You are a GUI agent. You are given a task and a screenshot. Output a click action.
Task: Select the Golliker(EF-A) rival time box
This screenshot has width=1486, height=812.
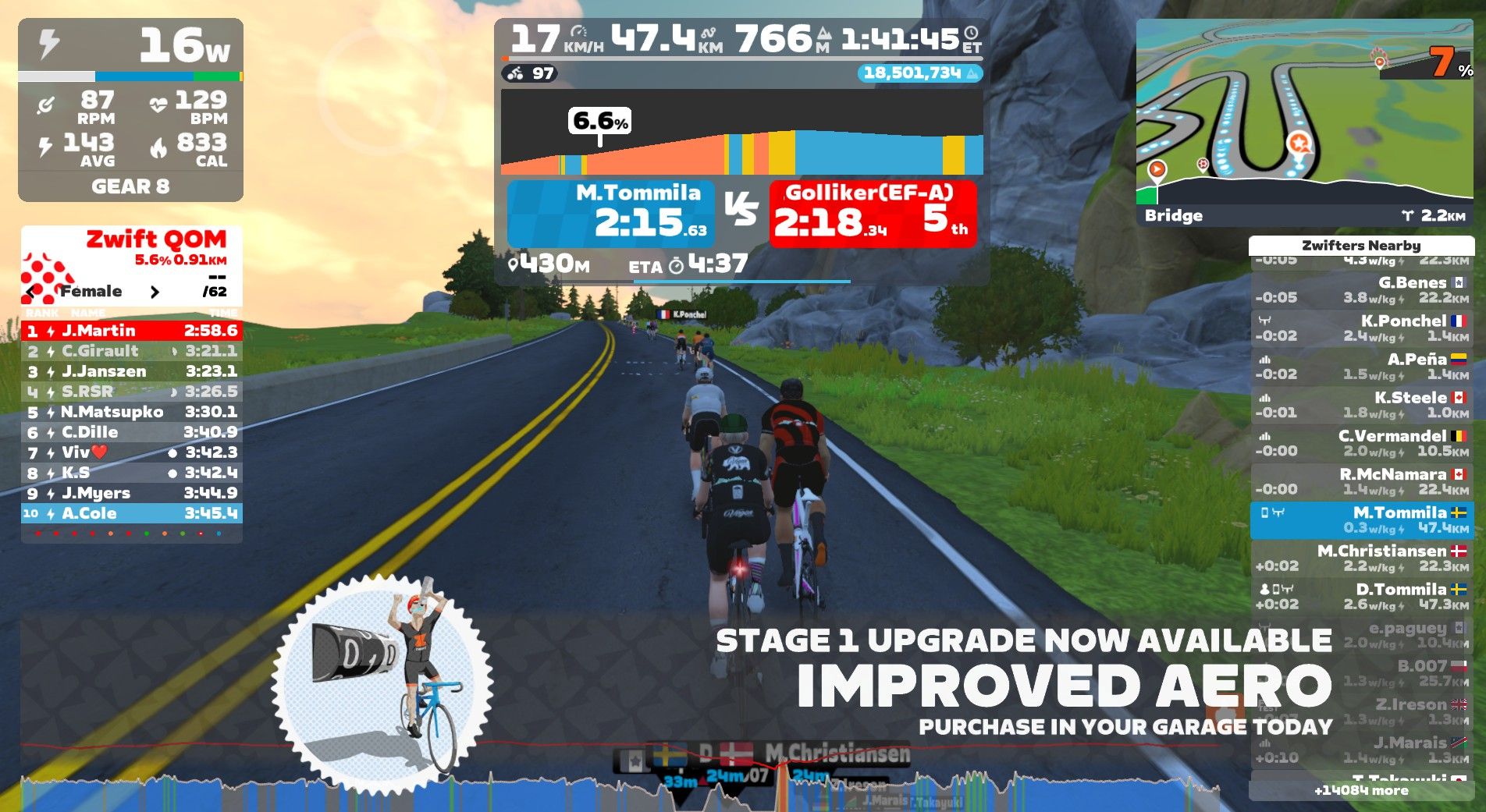[872, 214]
